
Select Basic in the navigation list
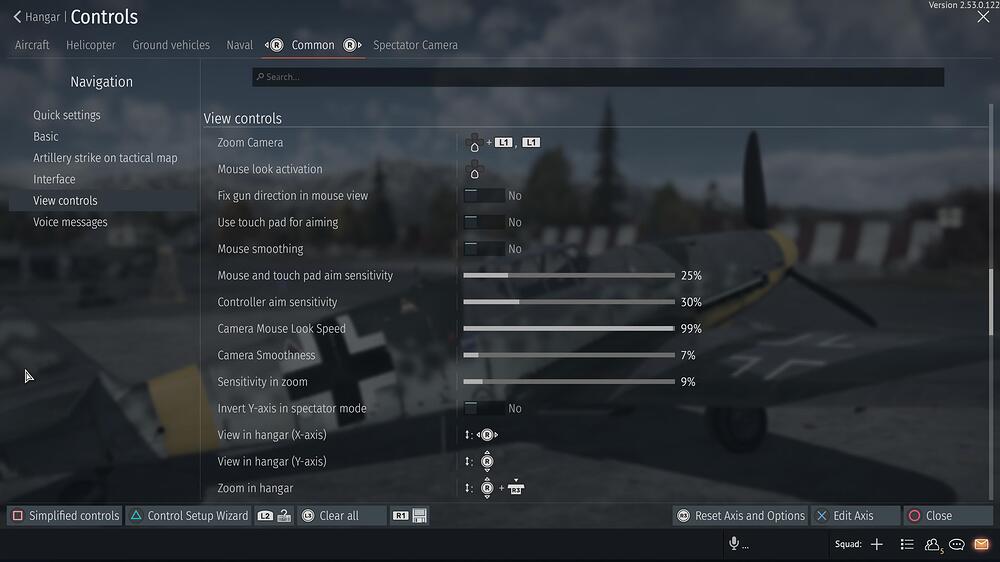[46, 136]
